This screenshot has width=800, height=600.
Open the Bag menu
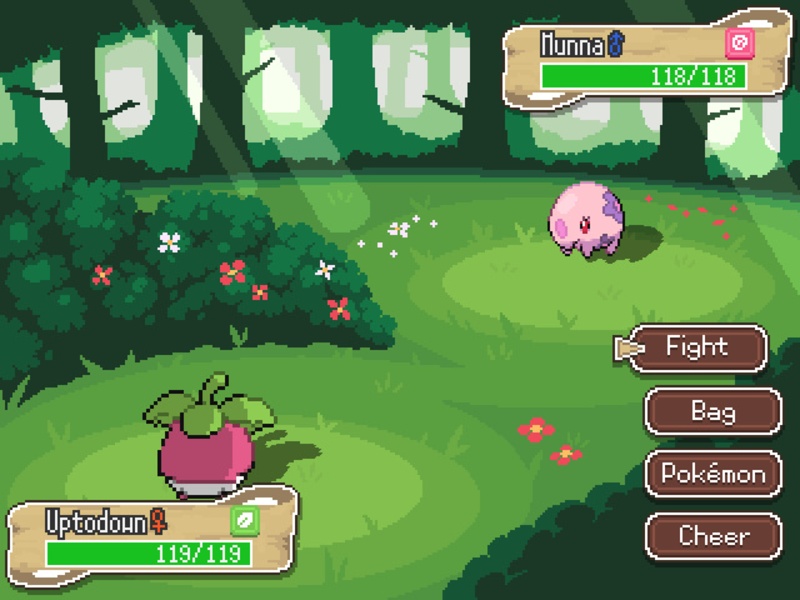pyautogui.click(x=713, y=411)
